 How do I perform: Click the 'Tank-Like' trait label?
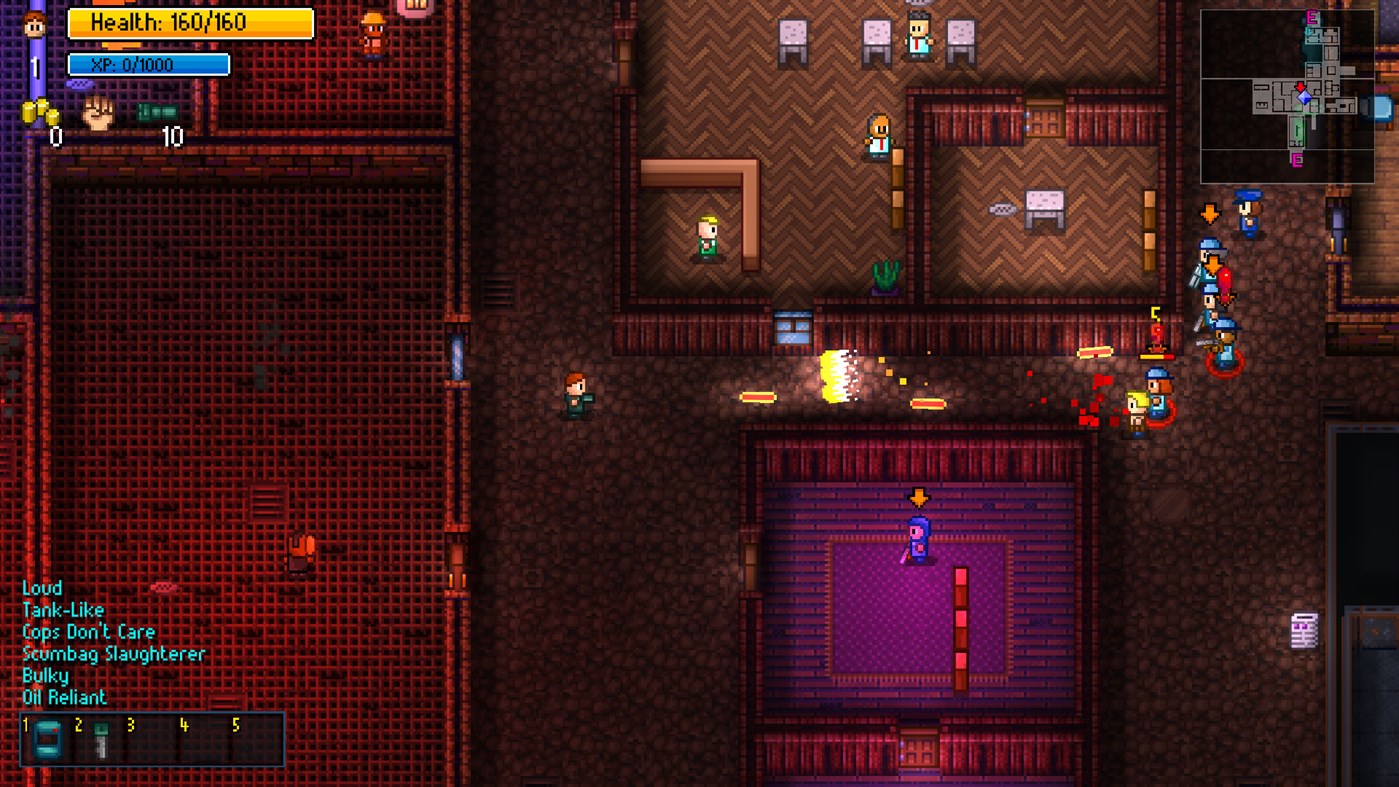point(63,609)
